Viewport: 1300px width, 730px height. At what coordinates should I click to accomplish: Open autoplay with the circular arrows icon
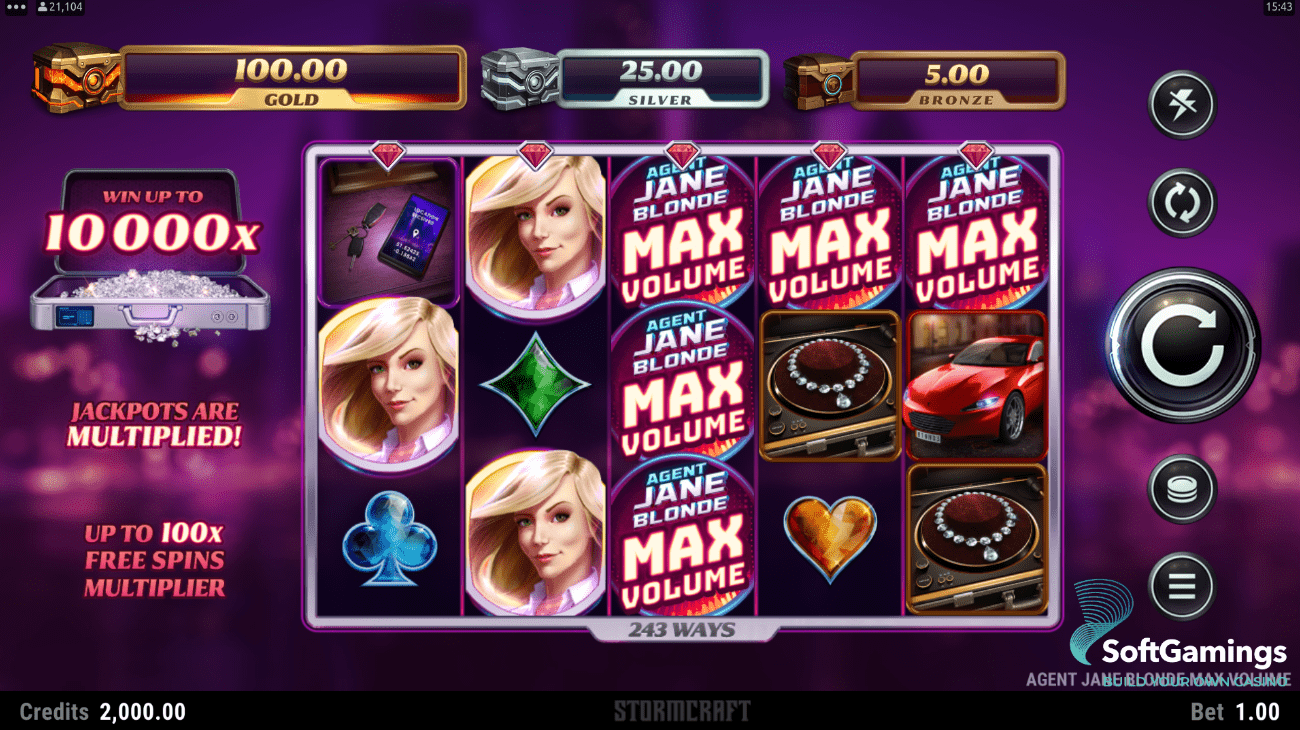pos(1181,201)
